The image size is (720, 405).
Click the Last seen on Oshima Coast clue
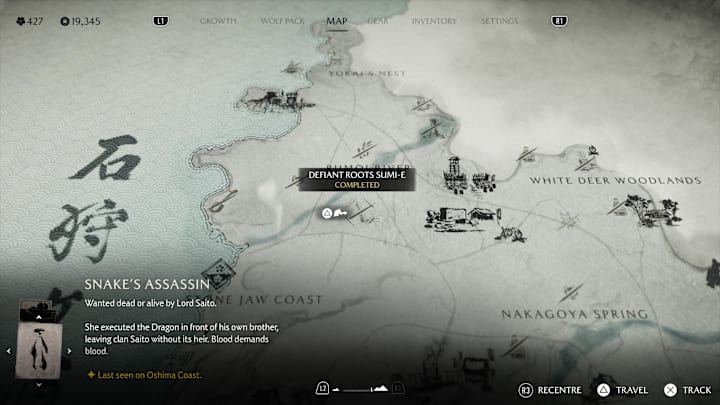coord(147,375)
